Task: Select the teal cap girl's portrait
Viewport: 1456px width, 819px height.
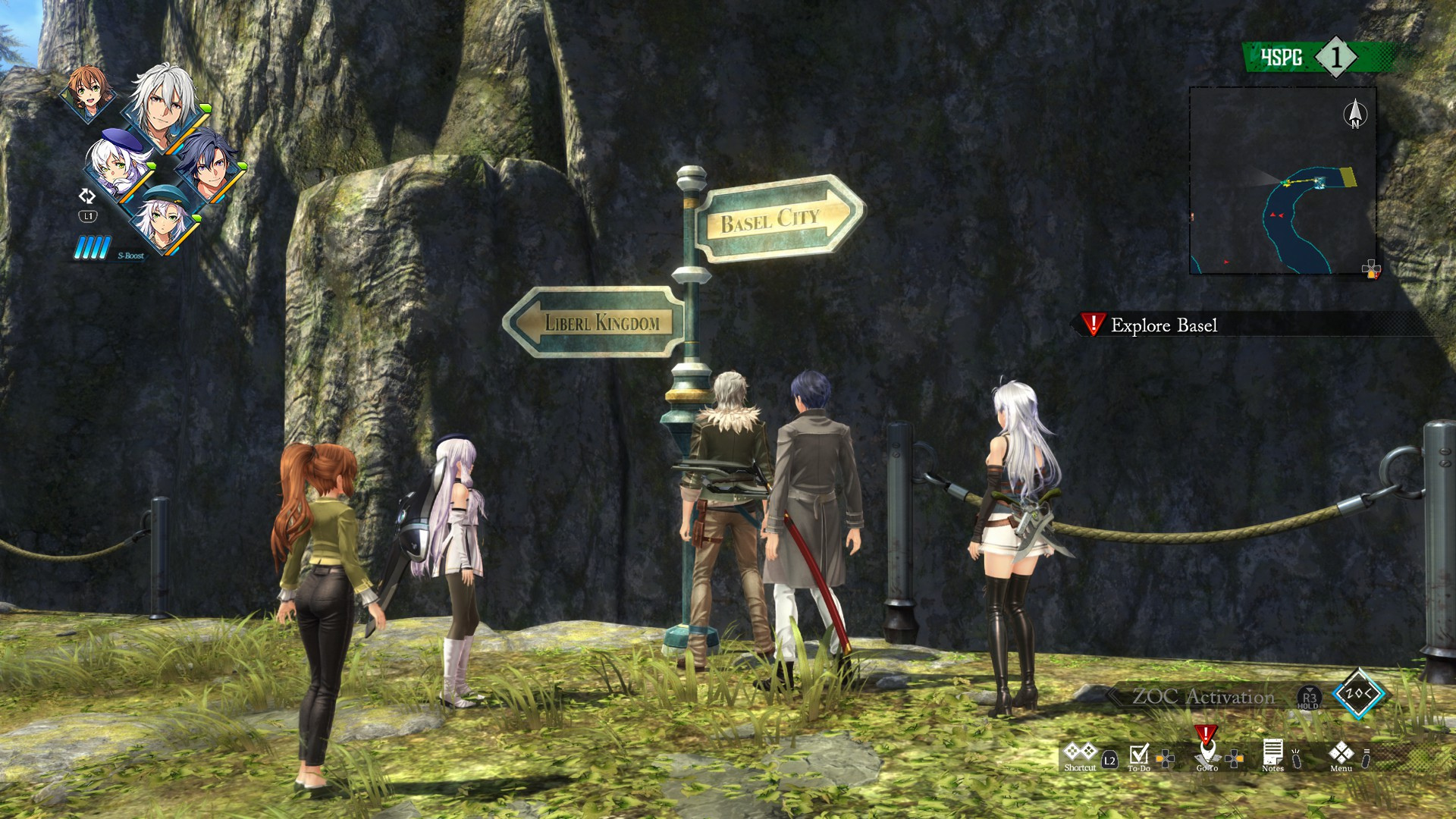Action: click(x=162, y=218)
